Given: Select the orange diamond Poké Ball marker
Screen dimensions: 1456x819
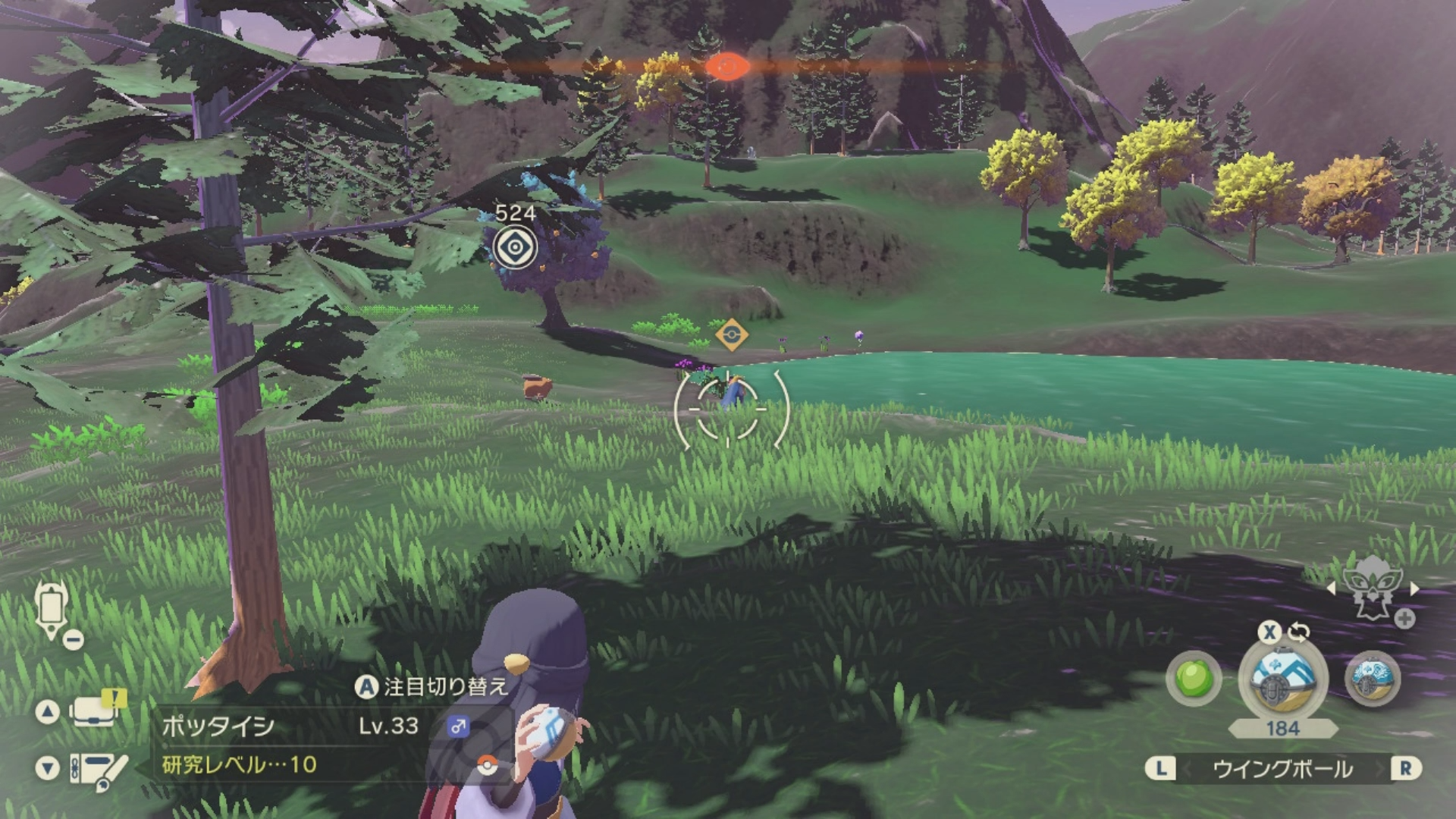Looking at the screenshot, I should click(x=731, y=334).
